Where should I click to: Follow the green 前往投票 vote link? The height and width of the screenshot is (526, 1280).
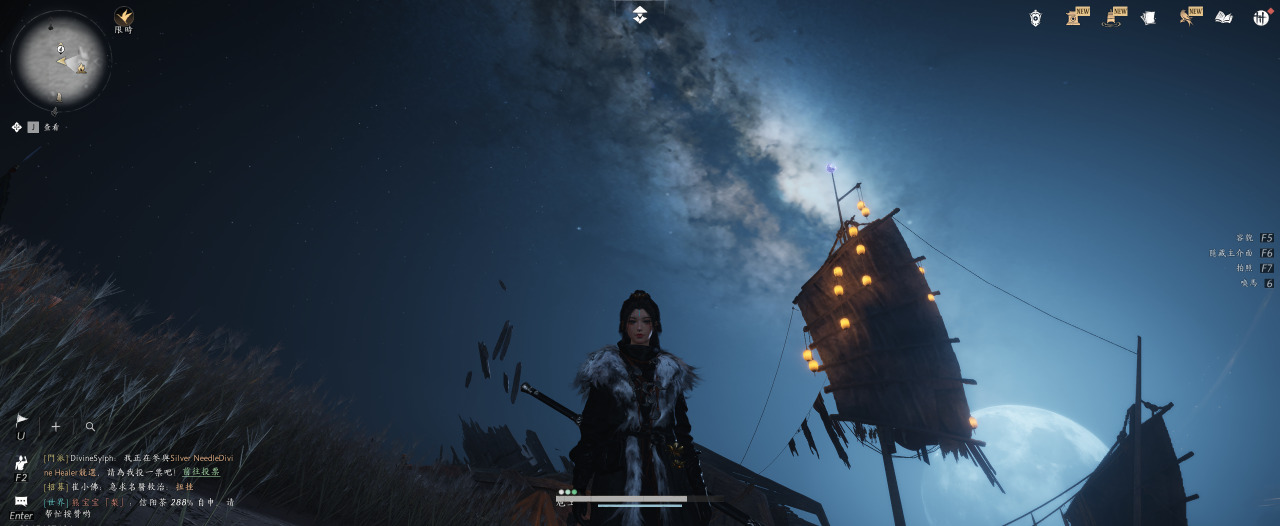(x=201, y=471)
